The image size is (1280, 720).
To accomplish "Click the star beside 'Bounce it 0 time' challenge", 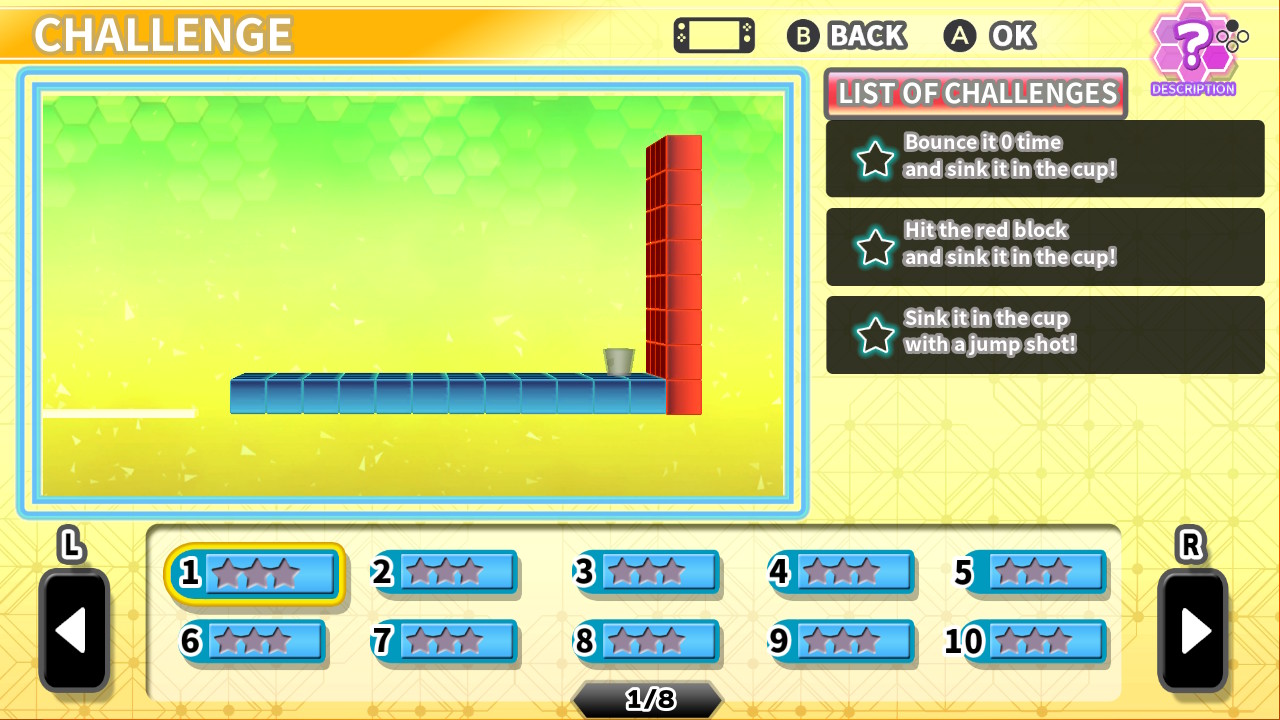I will [874, 158].
